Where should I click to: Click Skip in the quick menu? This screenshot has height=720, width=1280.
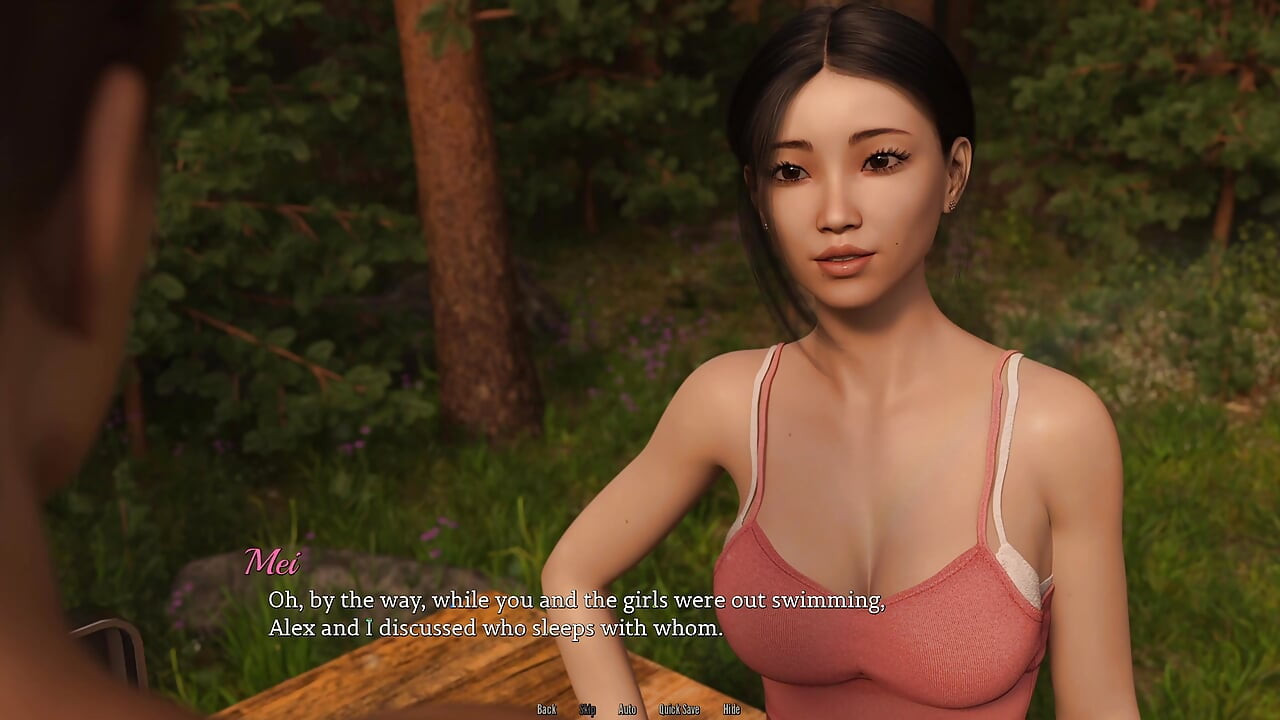coord(588,710)
